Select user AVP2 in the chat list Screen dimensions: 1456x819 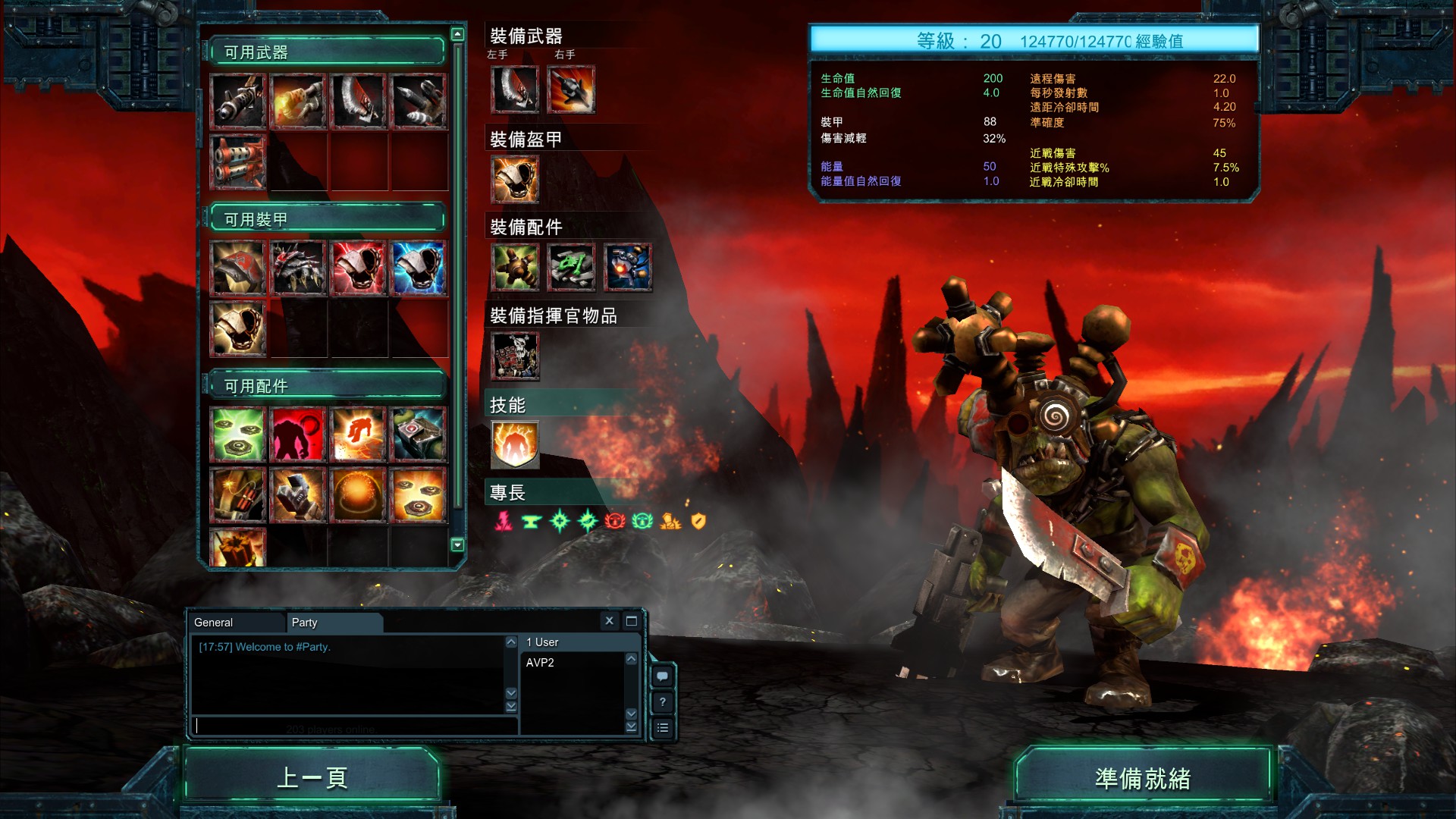pos(540,663)
